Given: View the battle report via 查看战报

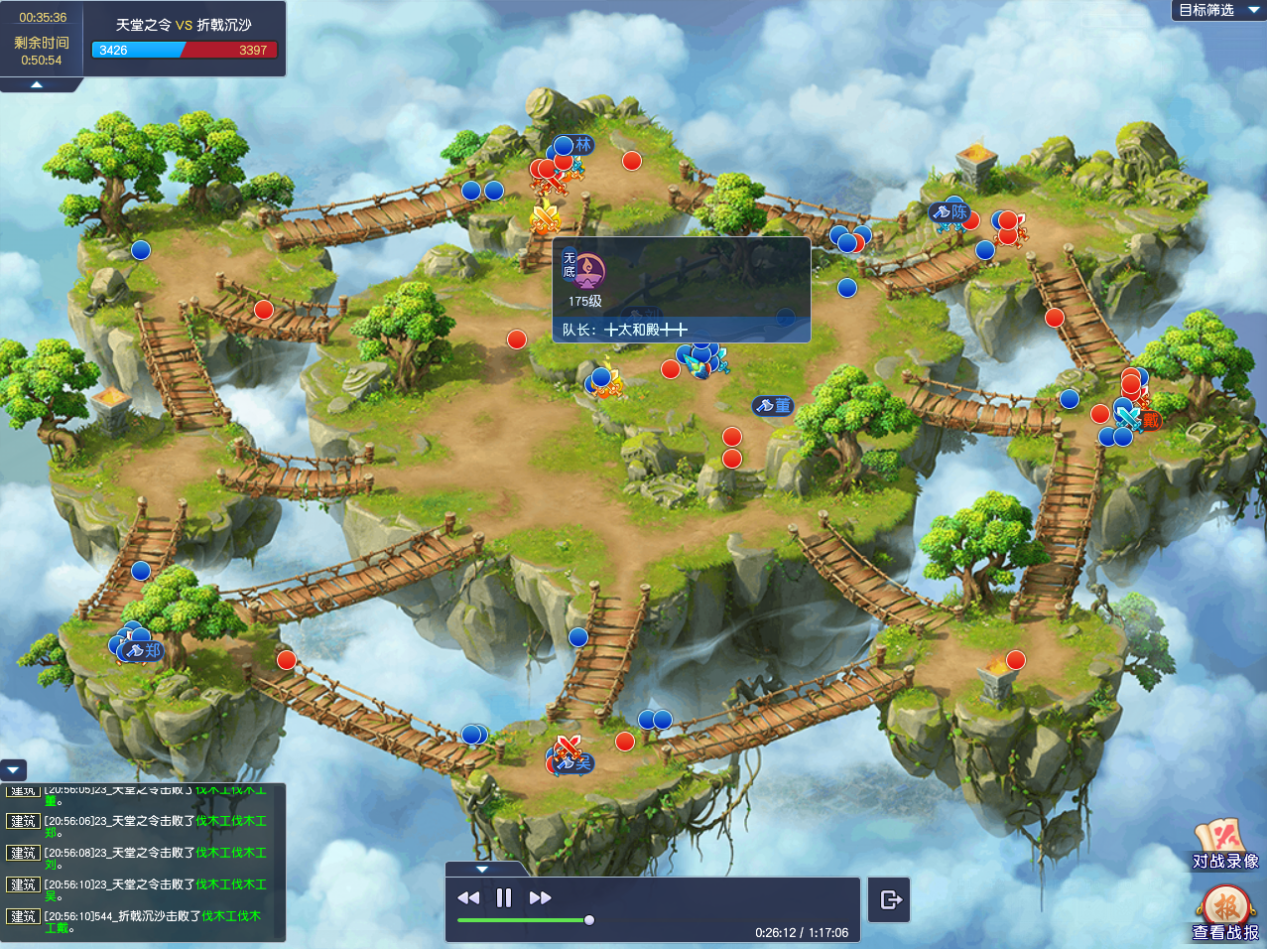Looking at the screenshot, I should tap(1225, 914).
